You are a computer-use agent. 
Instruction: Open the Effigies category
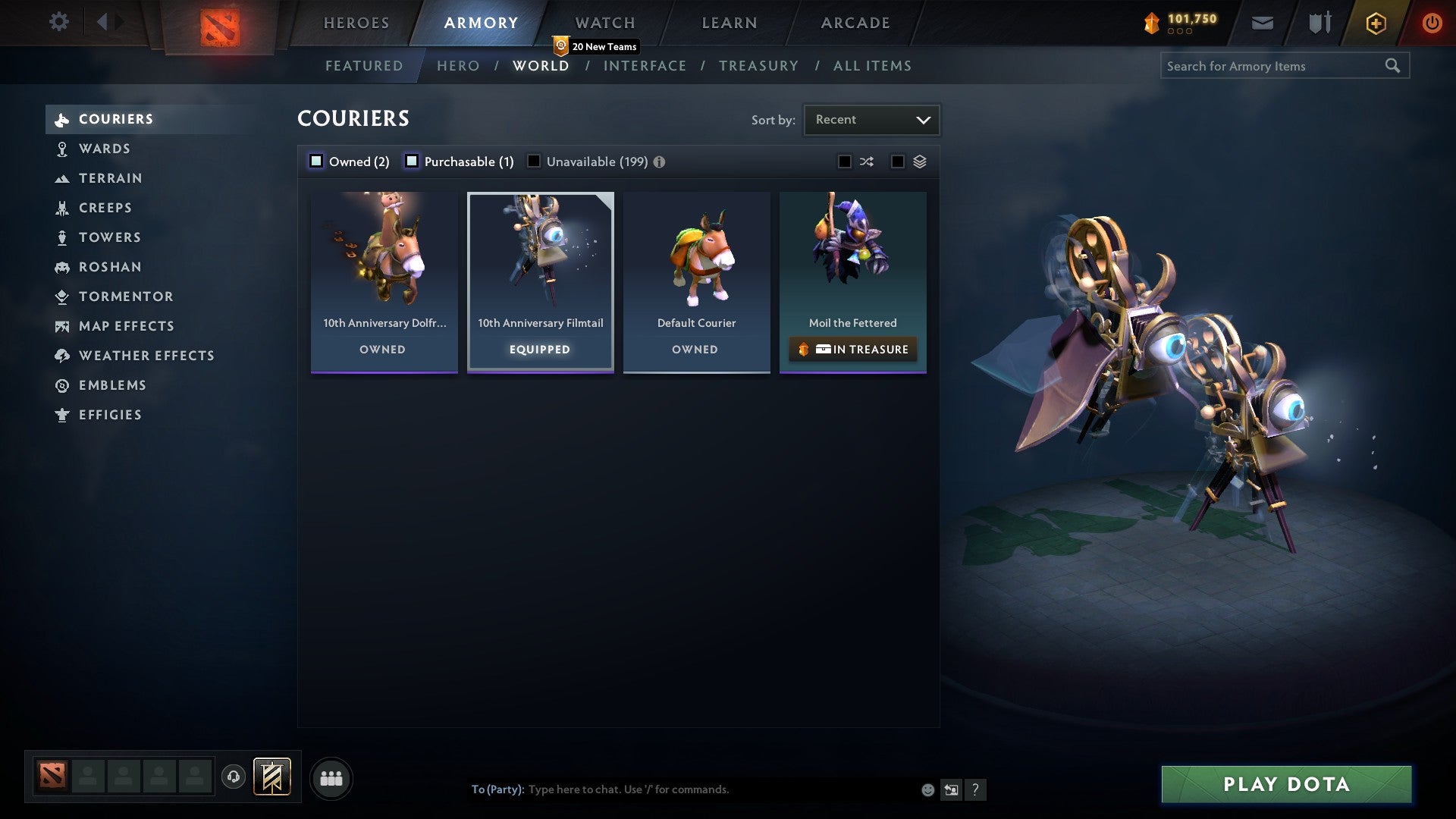(110, 415)
